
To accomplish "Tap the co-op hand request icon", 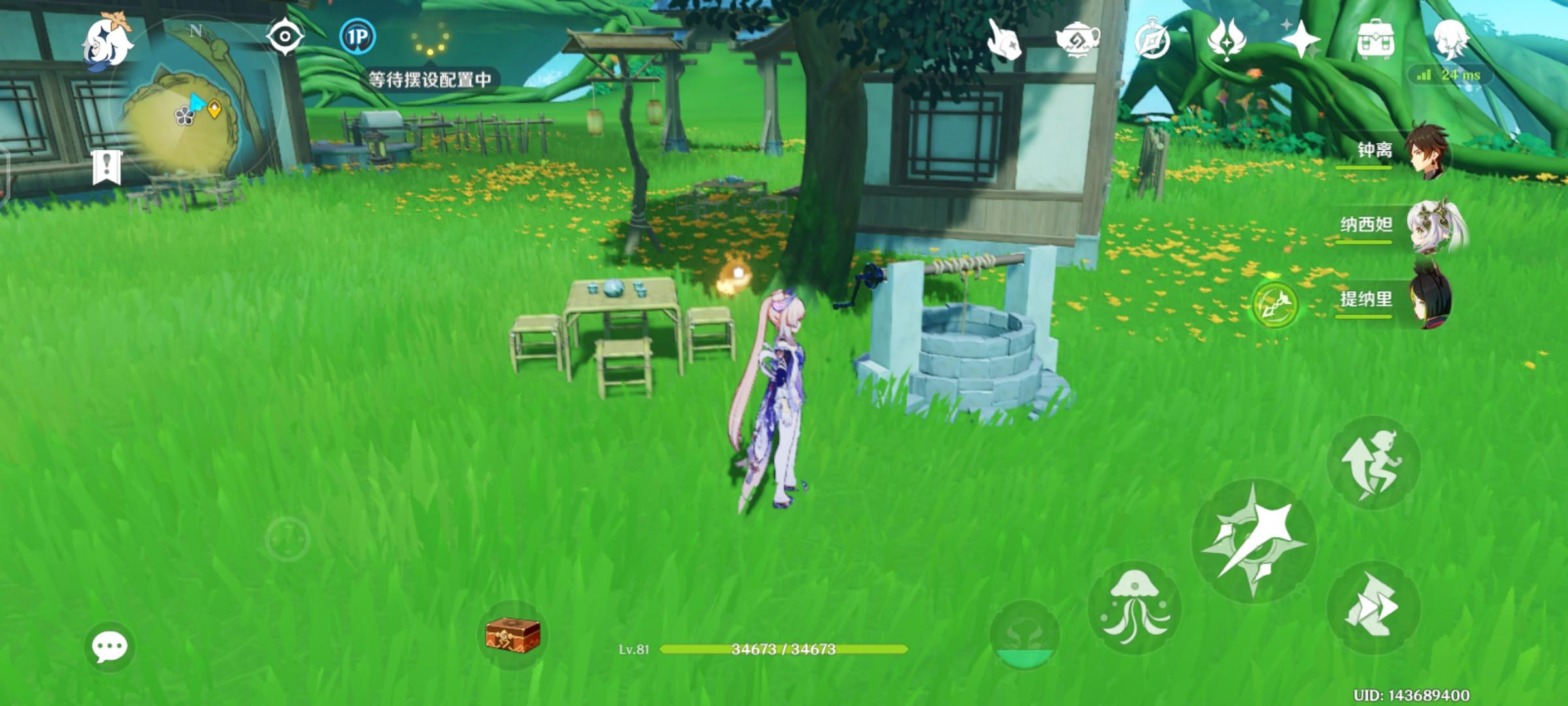I will tap(1006, 41).
